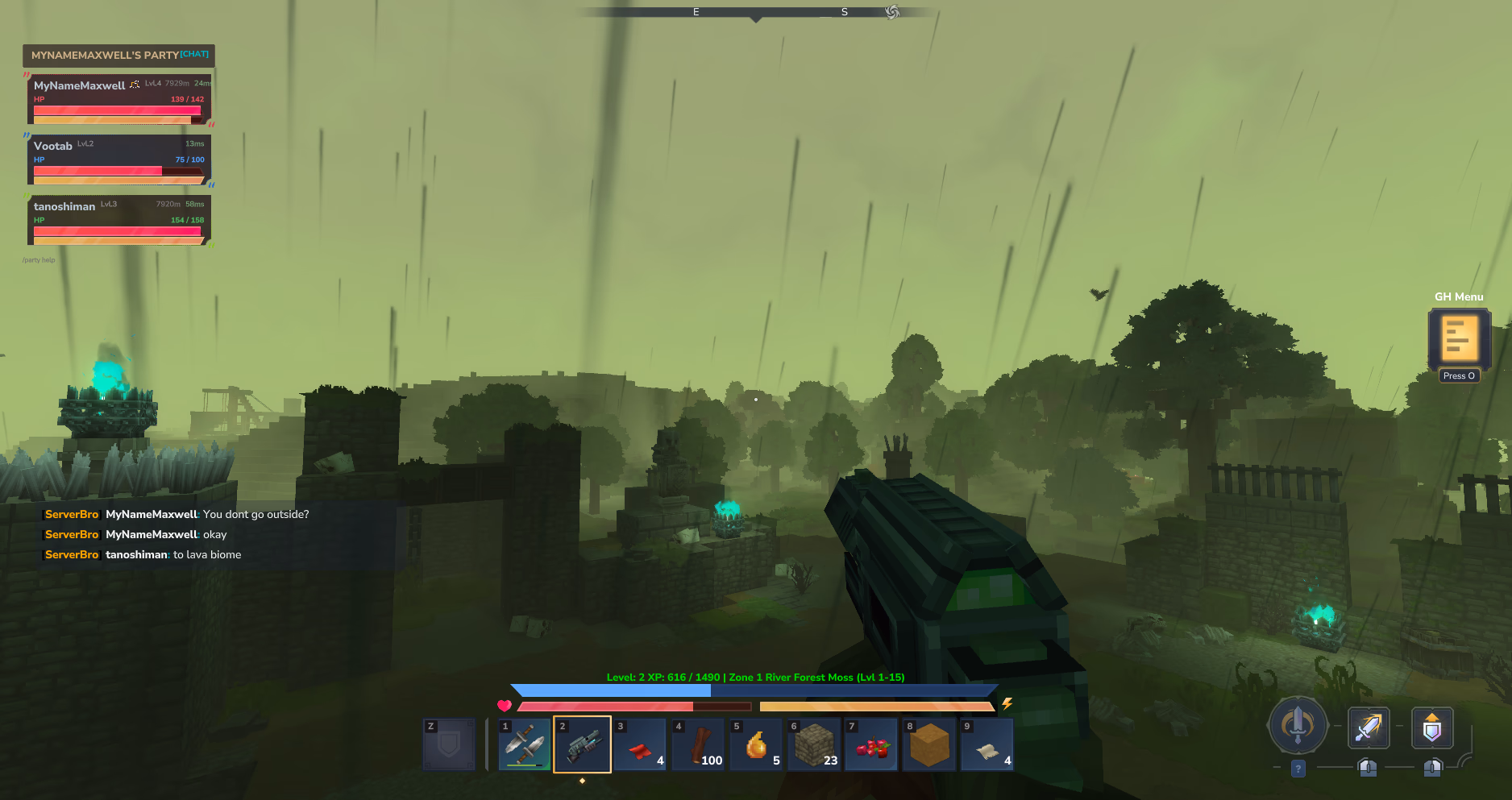Open party chat via the CHAT link

point(193,53)
